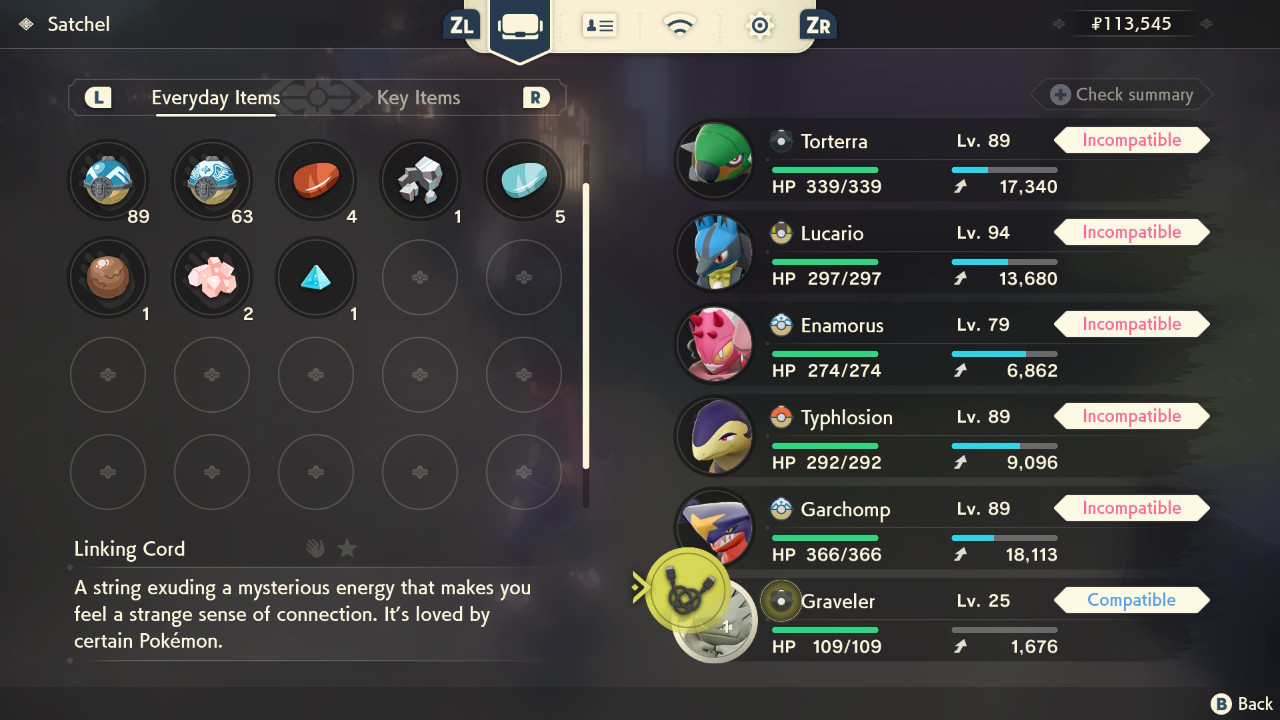Choose the brown round ball item
Viewport: 1280px width, 720px height.
coord(108,277)
